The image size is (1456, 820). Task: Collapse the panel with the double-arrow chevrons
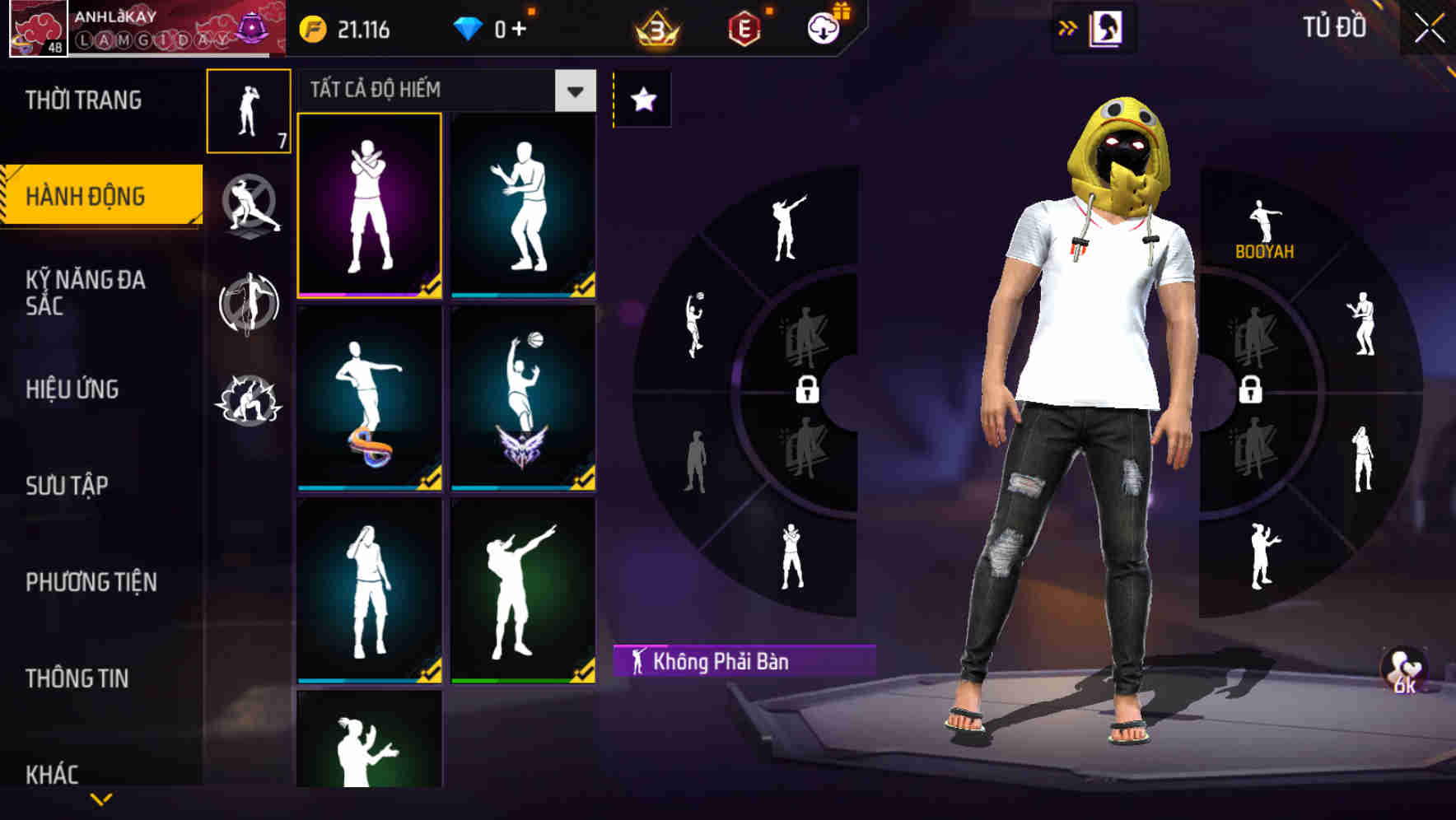coord(1068,26)
